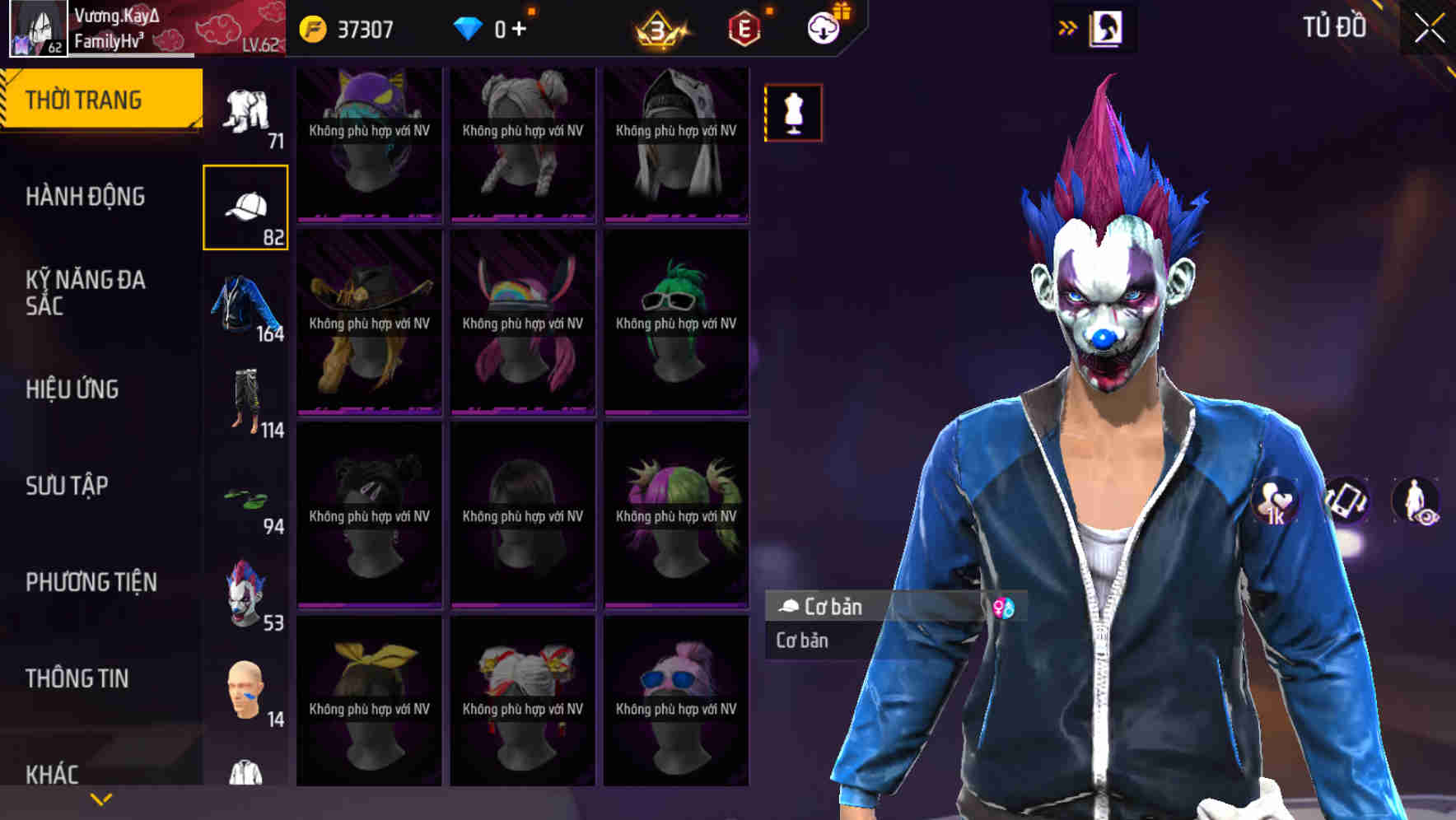Open the face category with 14 items
1456x820 pixels.
(246, 687)
